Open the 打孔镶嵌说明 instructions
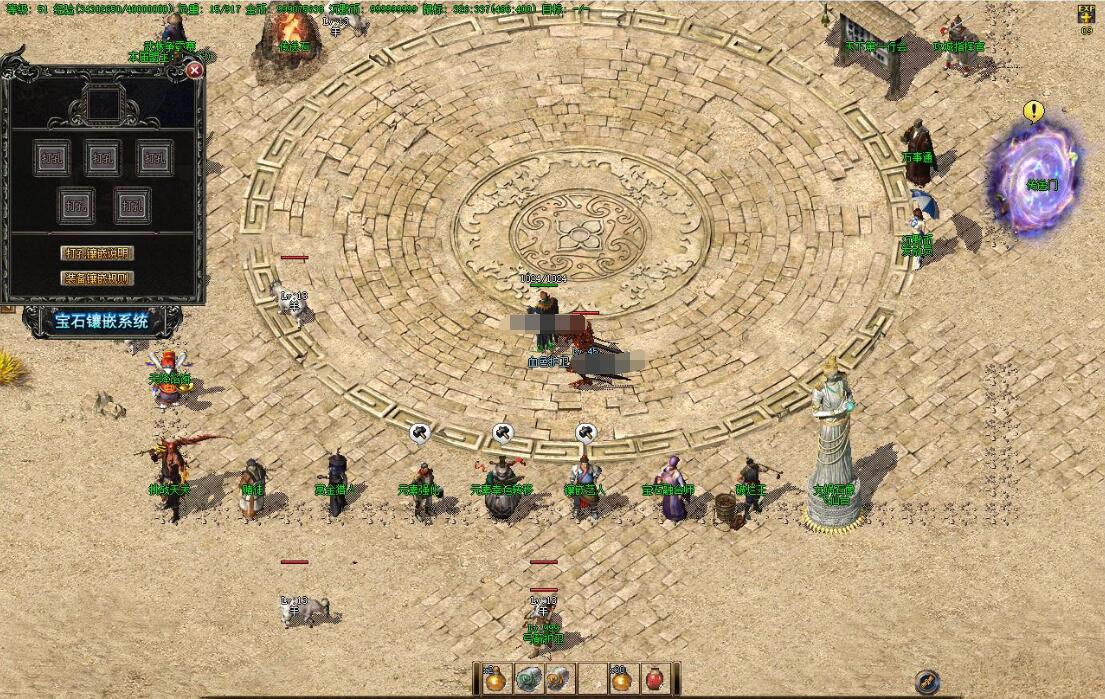Viewport: 1105px width, 699px height. tap(97, 253)
